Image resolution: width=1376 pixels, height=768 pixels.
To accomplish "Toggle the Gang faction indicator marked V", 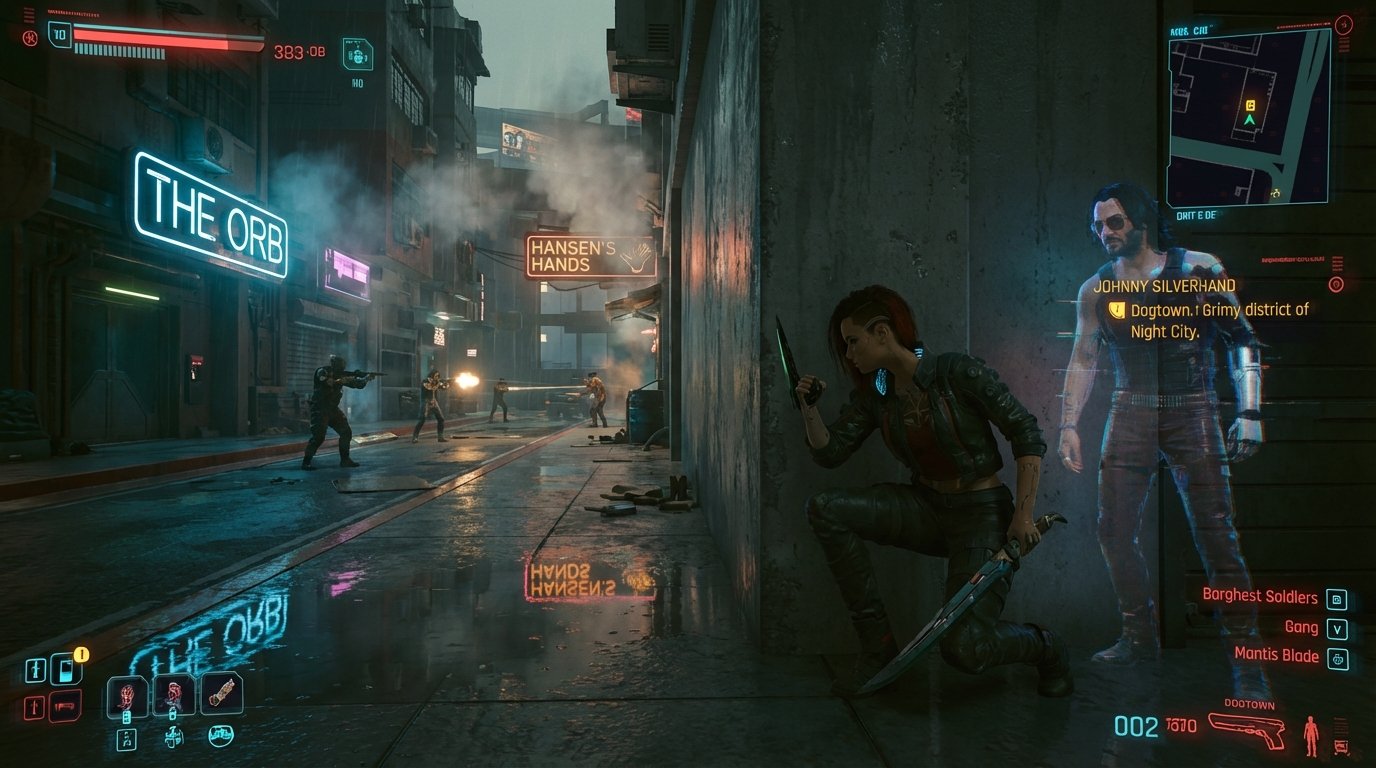I will tap(1337, 628).
